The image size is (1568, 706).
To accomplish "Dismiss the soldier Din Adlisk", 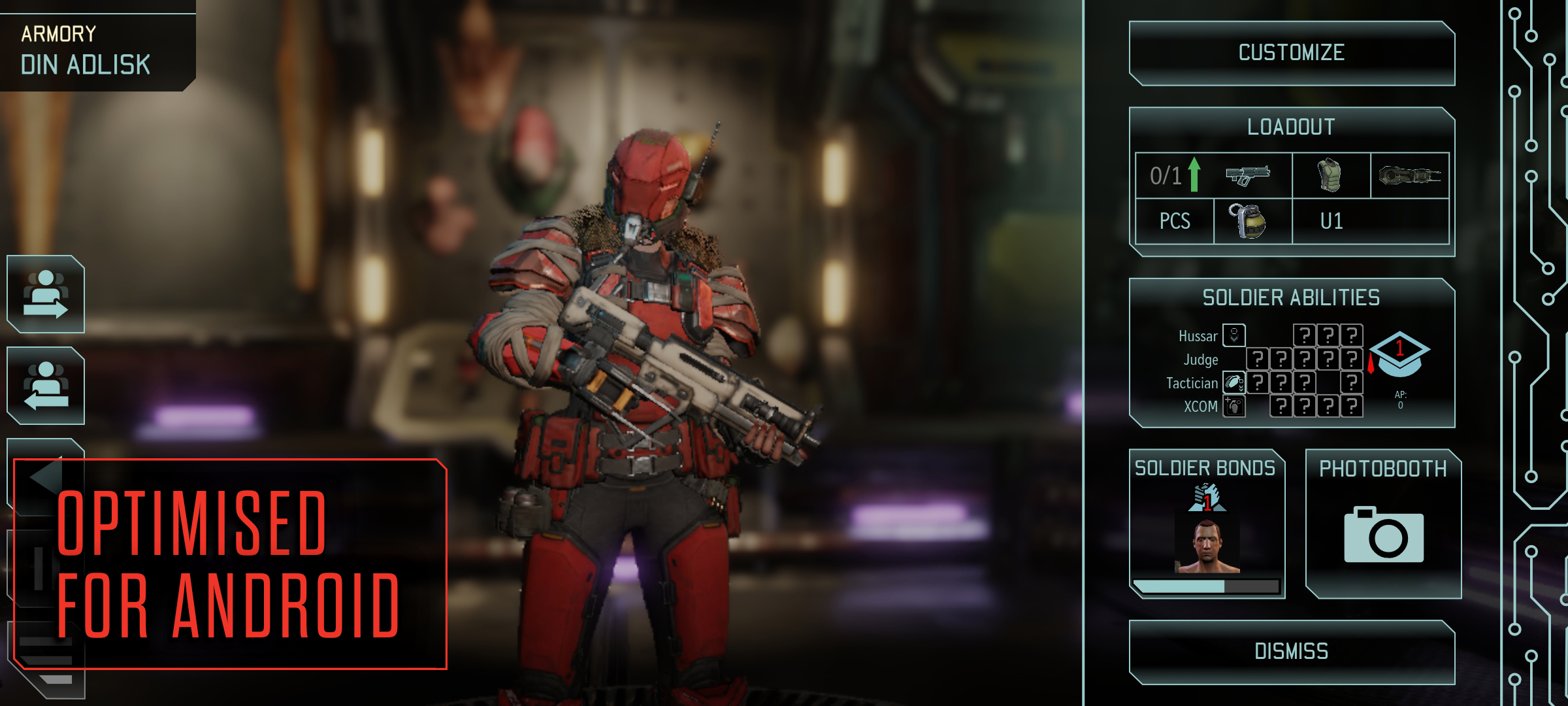I will tap(1291, 652).
